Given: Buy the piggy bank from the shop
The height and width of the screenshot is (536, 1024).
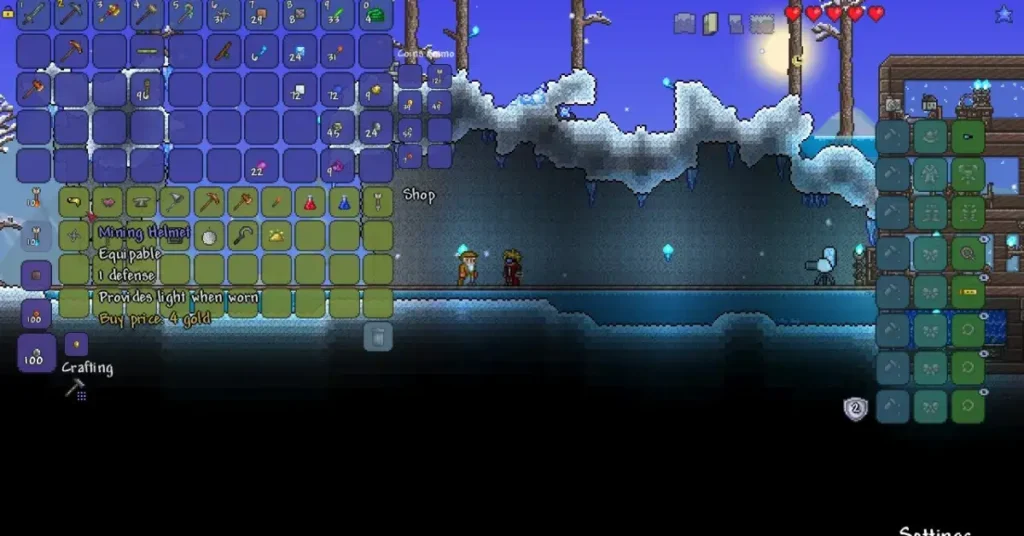Looking at the screenshot, I should (x=107, y=202).
